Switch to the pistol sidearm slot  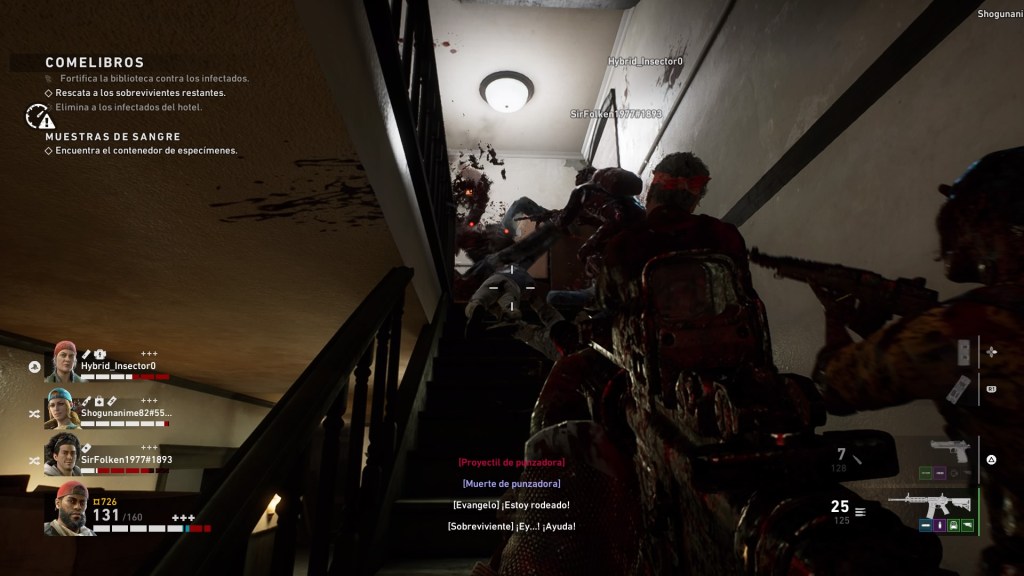948,450
